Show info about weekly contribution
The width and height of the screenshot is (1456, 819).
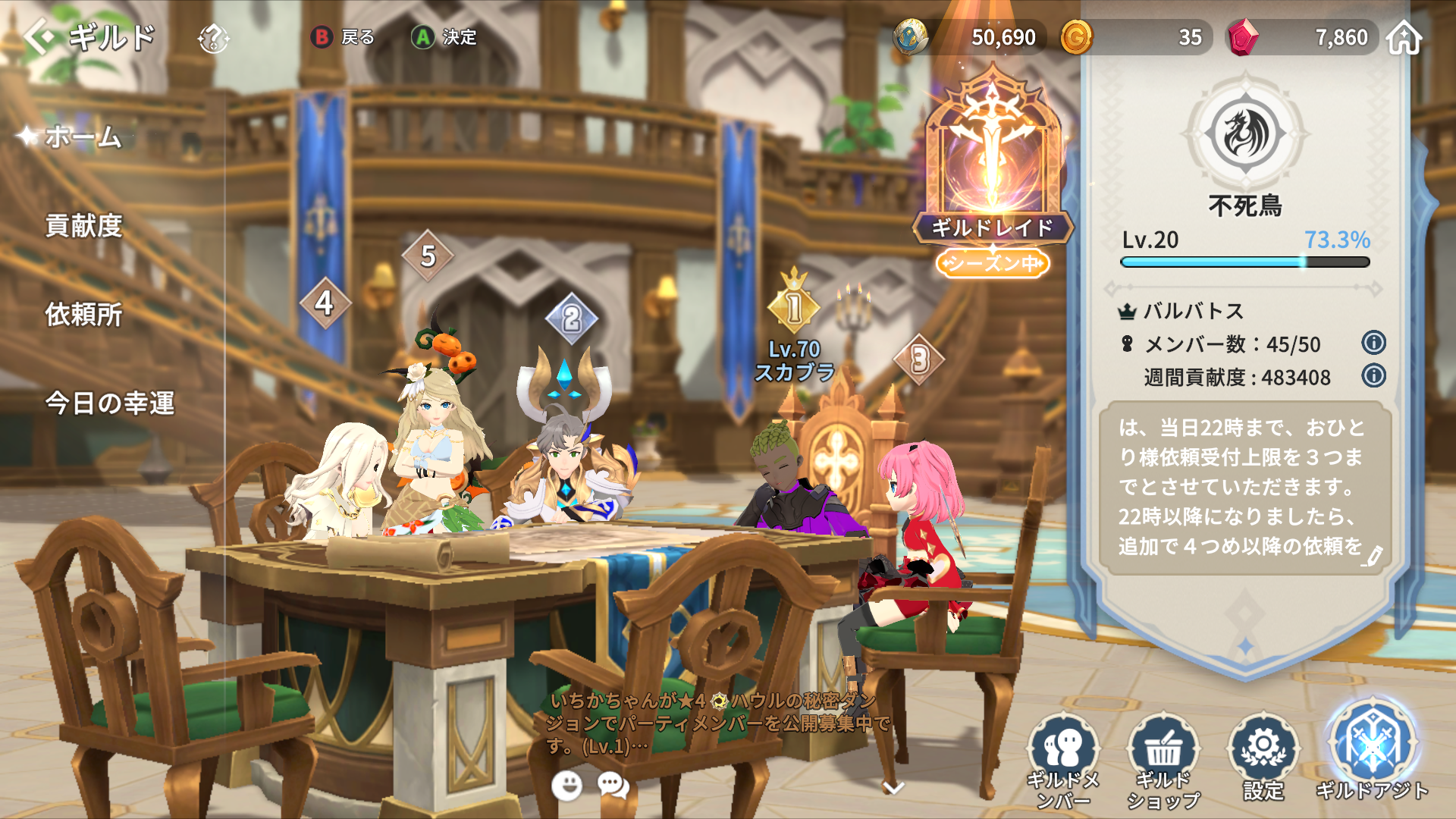(x=1373, y=375)
